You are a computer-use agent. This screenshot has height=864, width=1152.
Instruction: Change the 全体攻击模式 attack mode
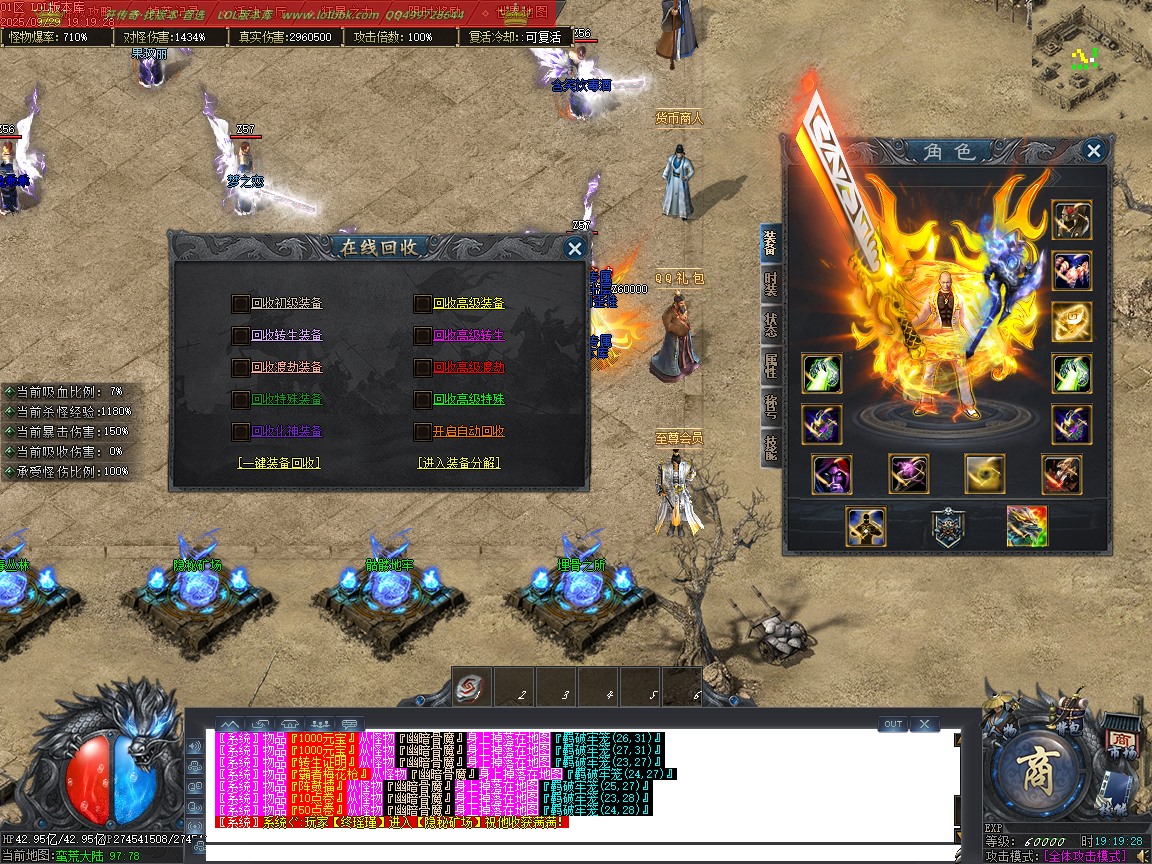pyautogui.click(x=1084, y=856)
